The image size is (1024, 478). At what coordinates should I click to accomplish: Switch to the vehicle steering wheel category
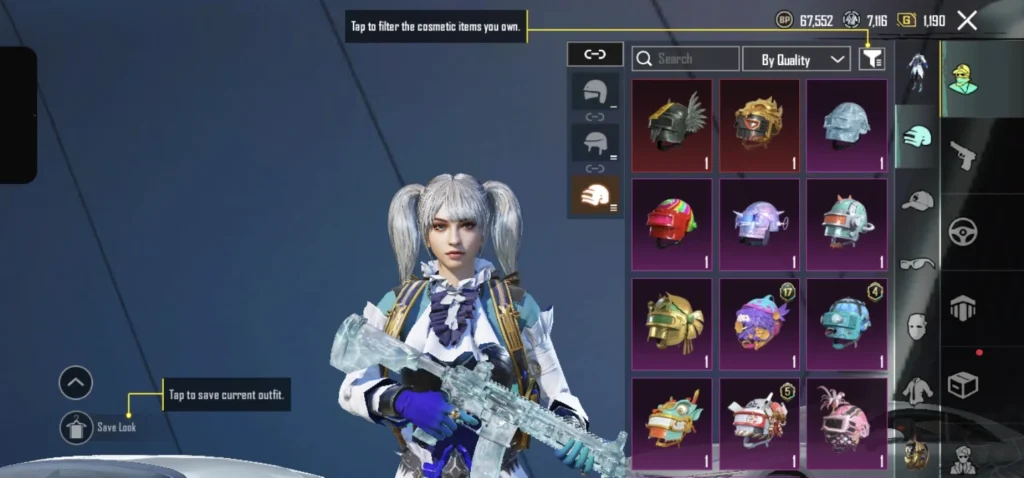click(x=964, y=231)
